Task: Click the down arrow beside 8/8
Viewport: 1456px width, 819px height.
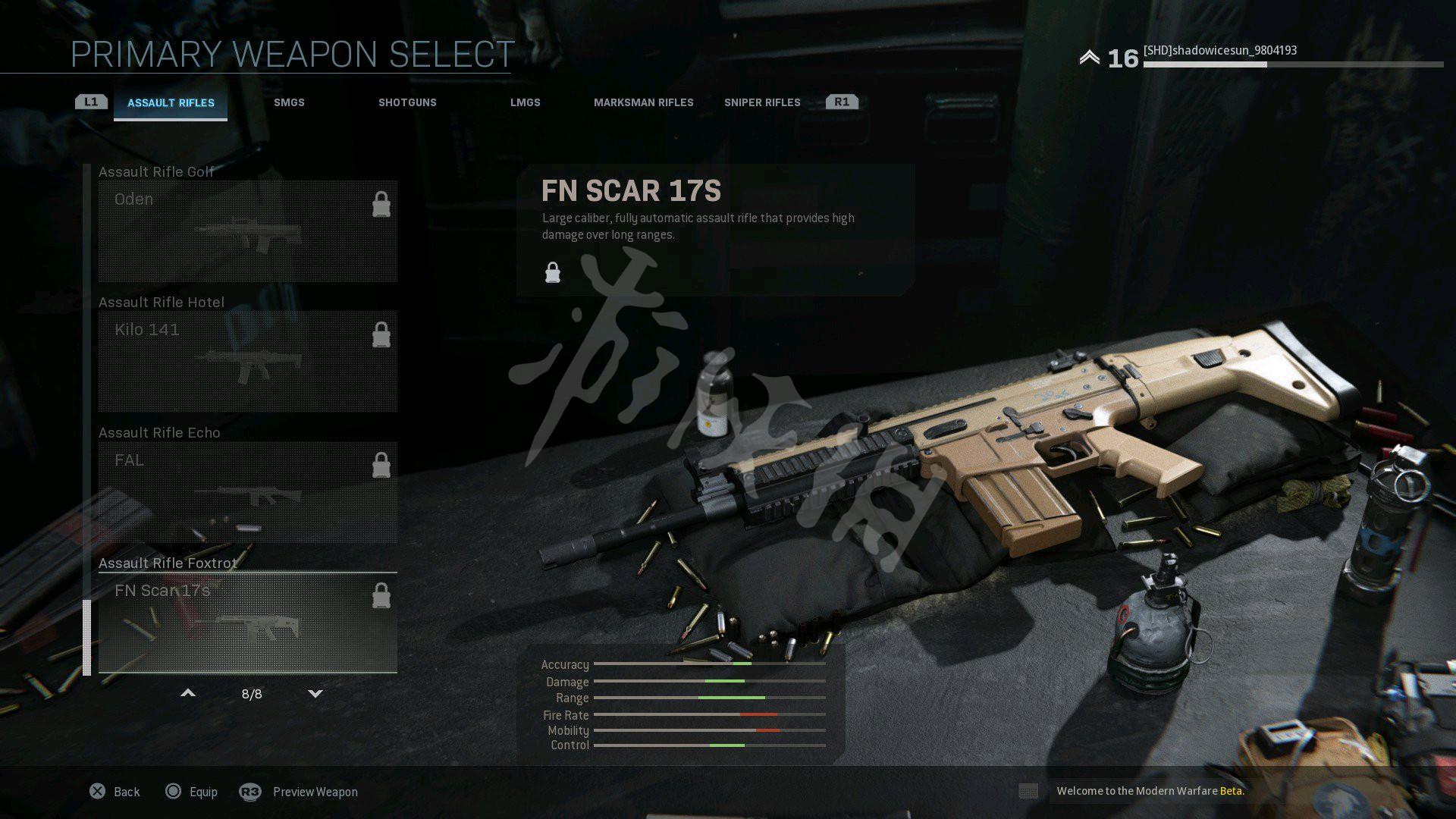Action: pyautogui.click(x=315, y=693)
